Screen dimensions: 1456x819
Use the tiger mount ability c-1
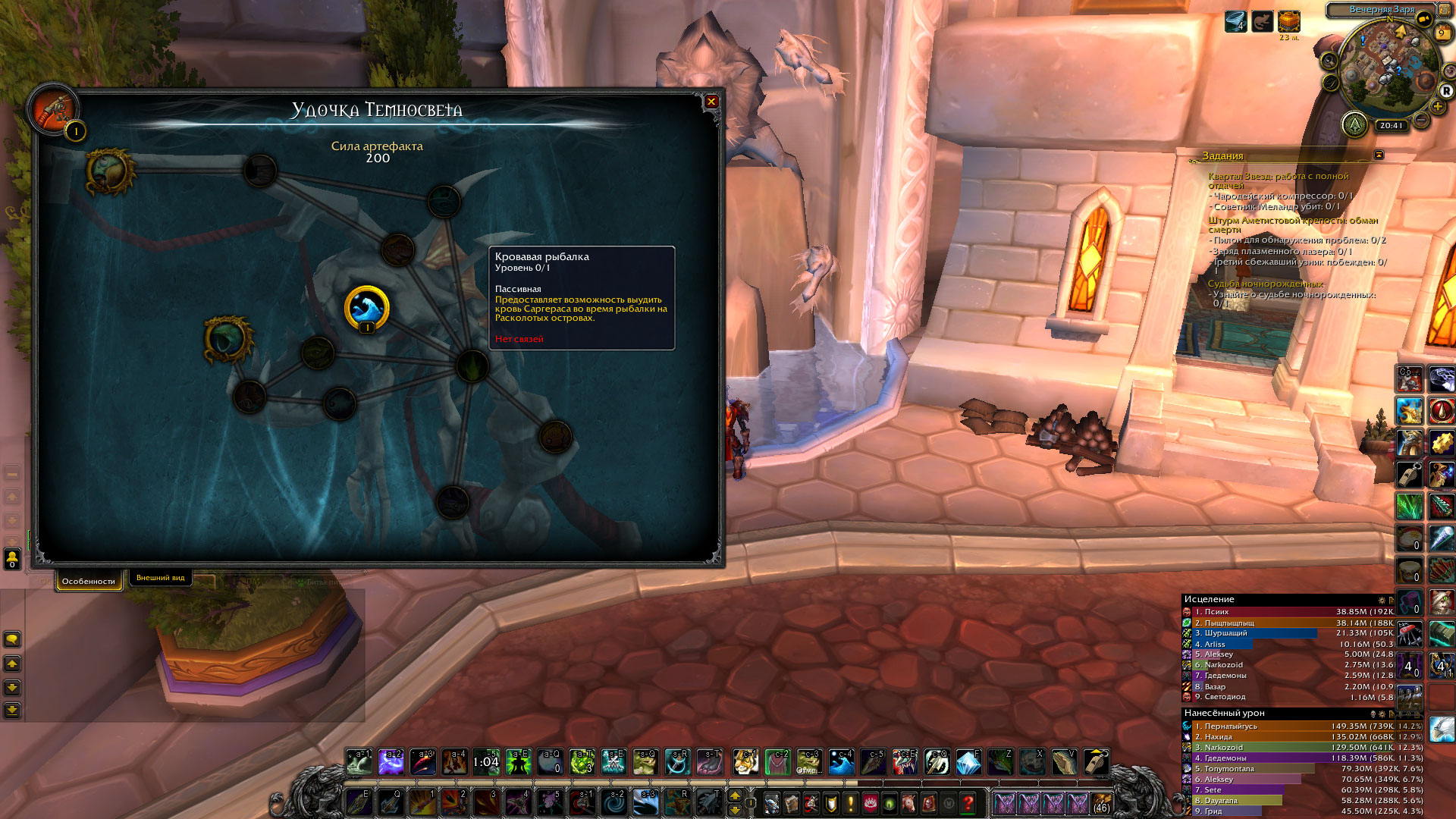[x=745, y=762]
